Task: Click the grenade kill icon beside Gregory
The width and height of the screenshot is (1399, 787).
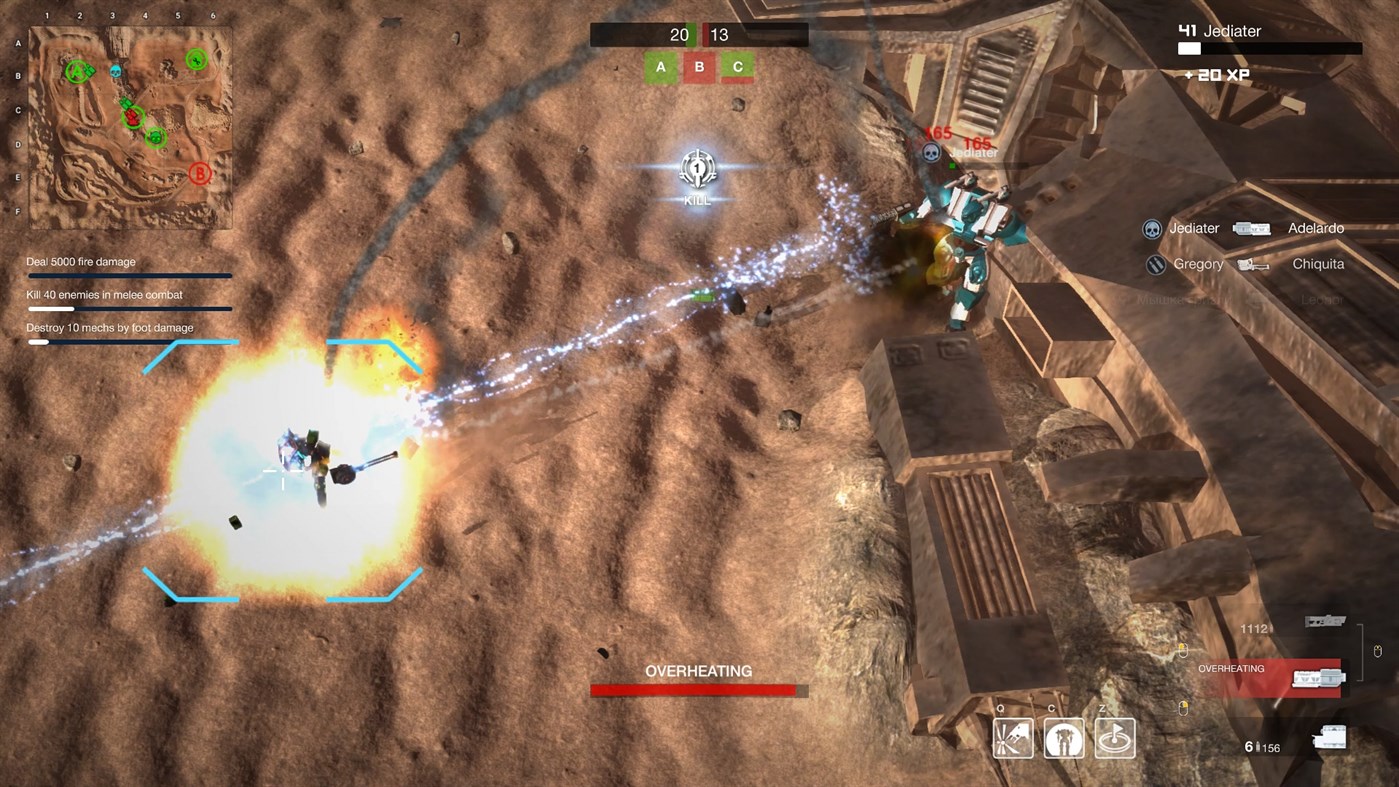Action: pos(1155,264)
